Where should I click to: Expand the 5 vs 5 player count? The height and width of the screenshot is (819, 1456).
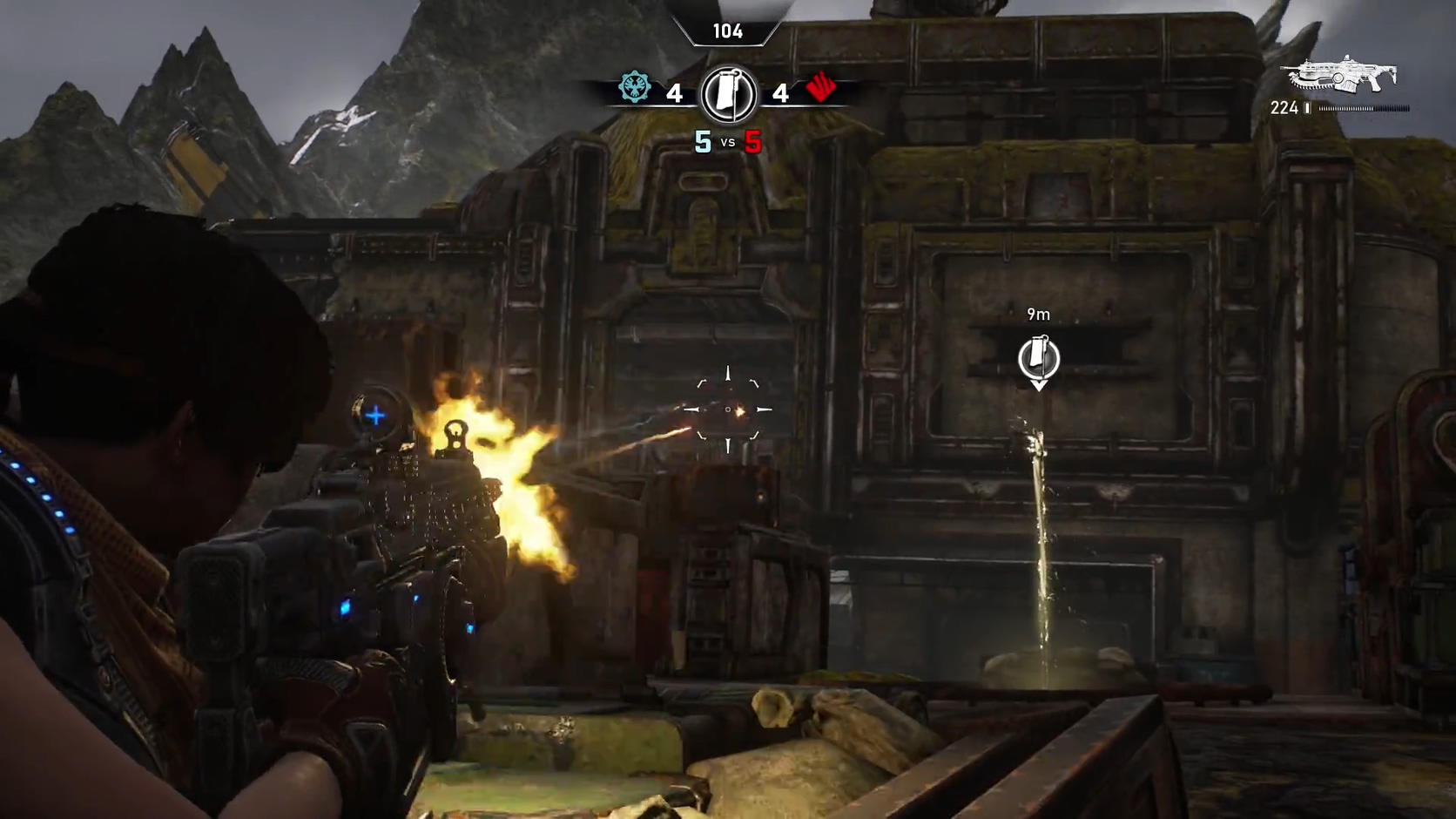(x=727, y=142)
